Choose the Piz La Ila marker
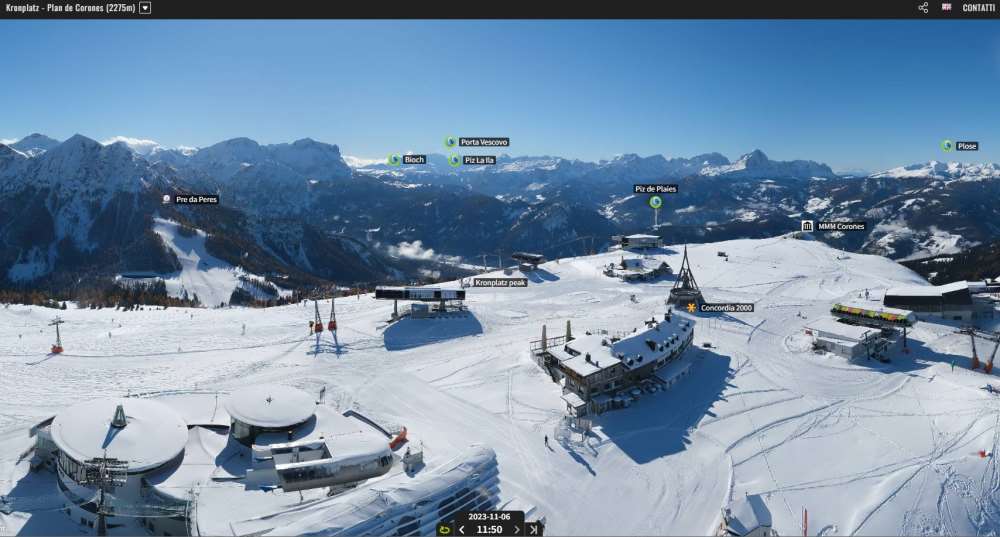The height and width of the screenshot is (537, 1000). tap(454, 160)
